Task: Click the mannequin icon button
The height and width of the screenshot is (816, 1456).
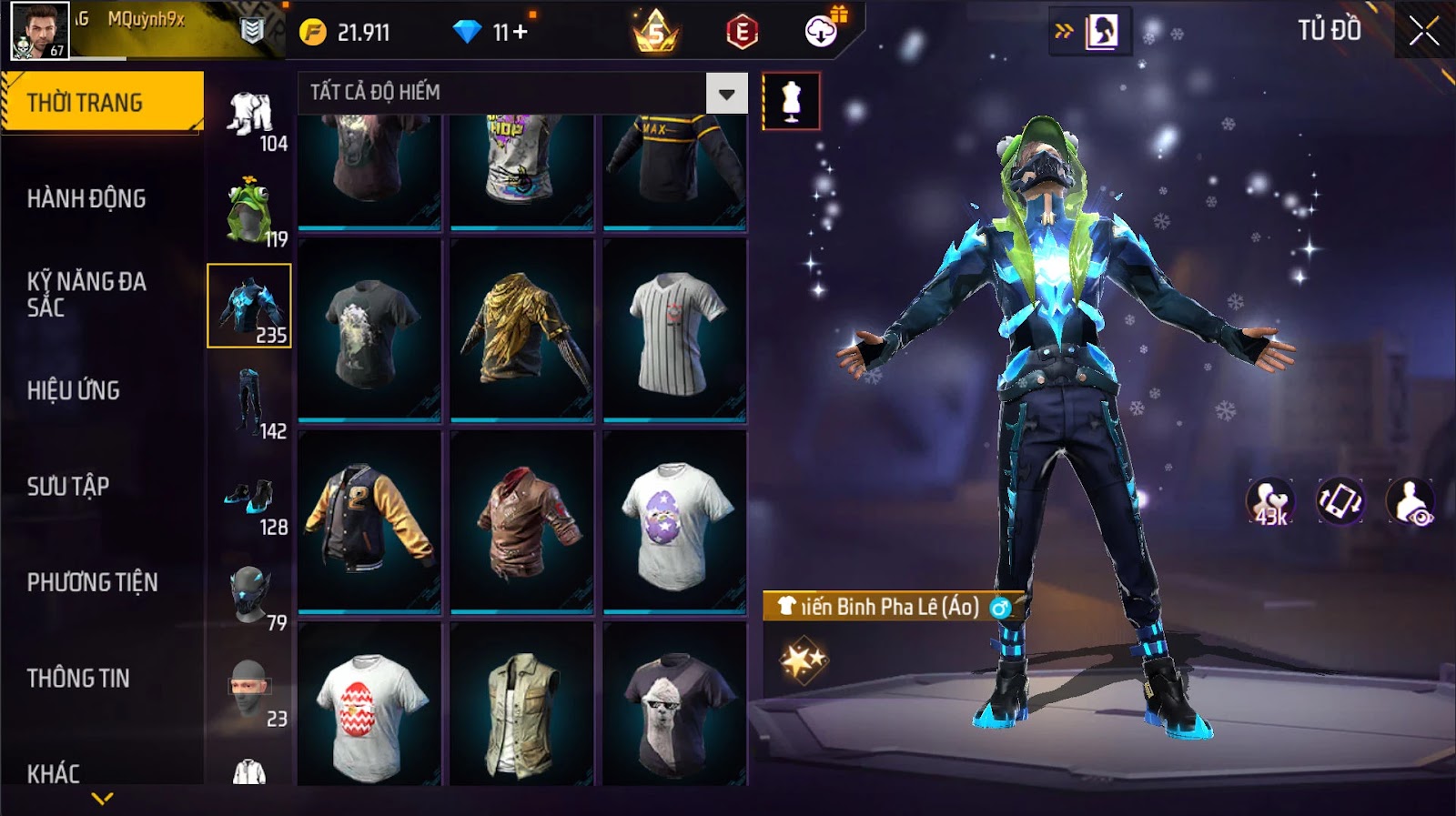Action: click(x=791, y=101)
